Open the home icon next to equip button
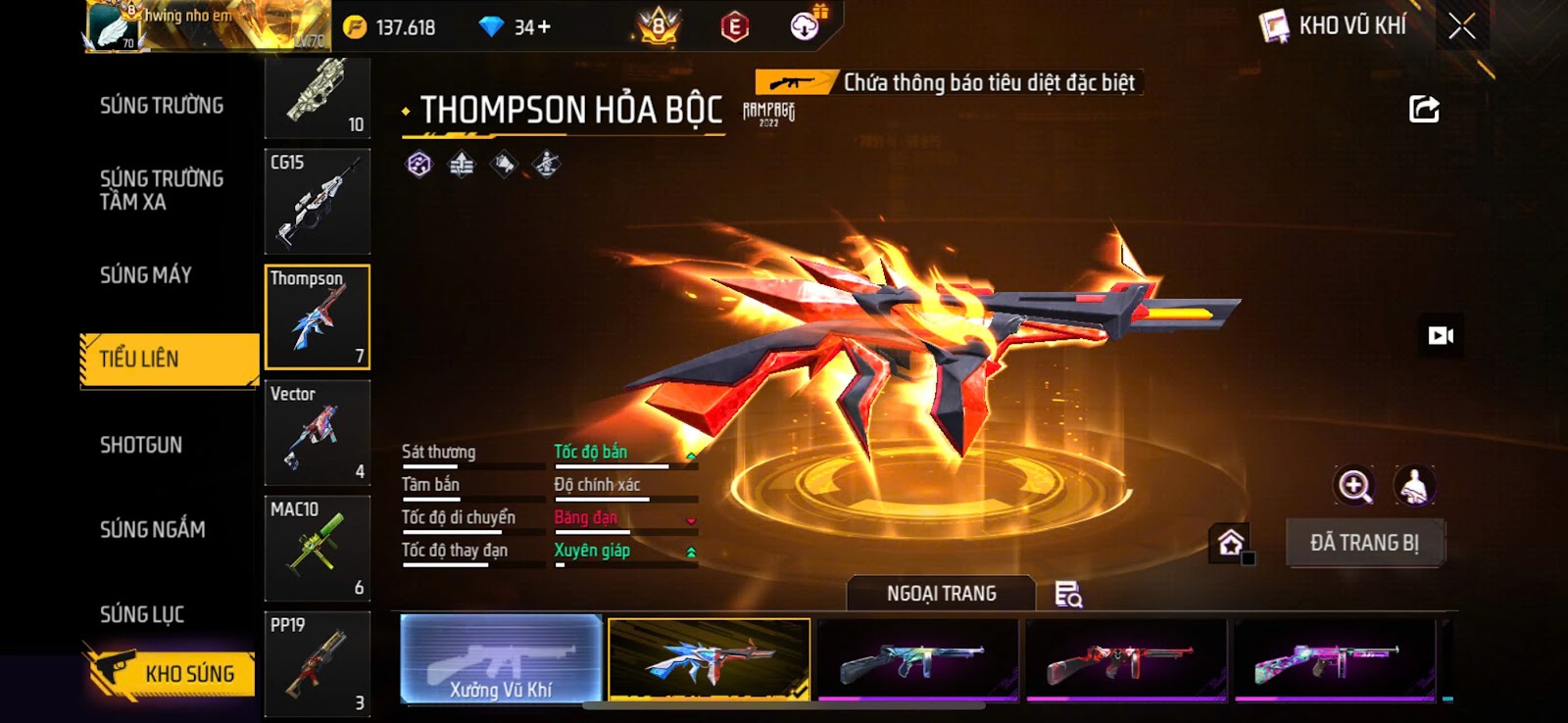This screenshot has width=1568, height=723. pos(1231,543)
